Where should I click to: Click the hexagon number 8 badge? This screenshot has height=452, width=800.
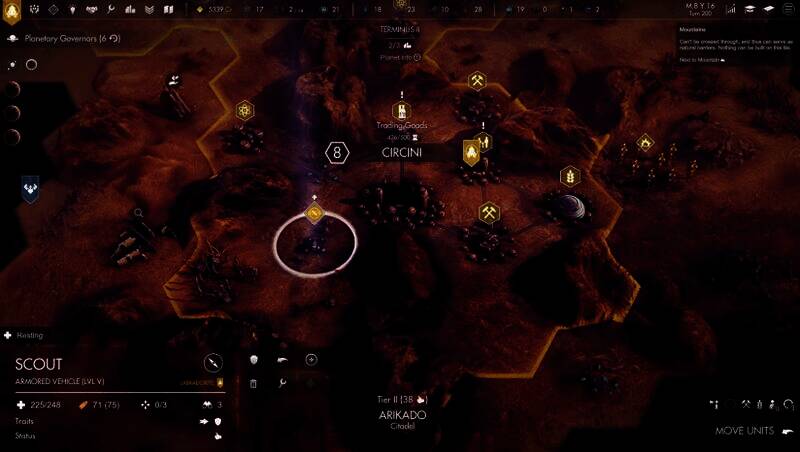click(x=338, y=154)
